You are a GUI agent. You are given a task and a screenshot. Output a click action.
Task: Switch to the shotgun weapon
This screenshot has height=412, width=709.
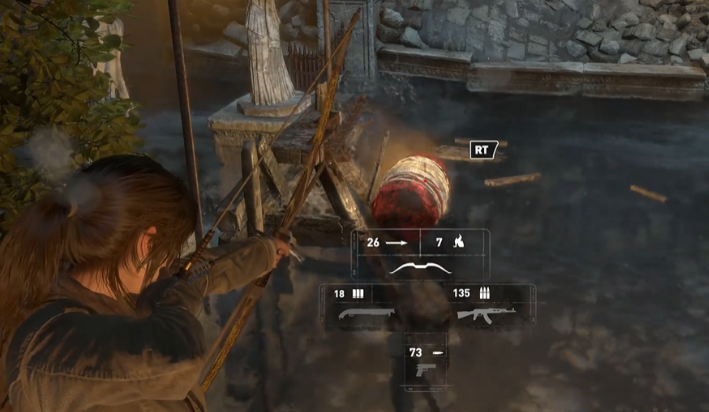click(x=360, y=313)
